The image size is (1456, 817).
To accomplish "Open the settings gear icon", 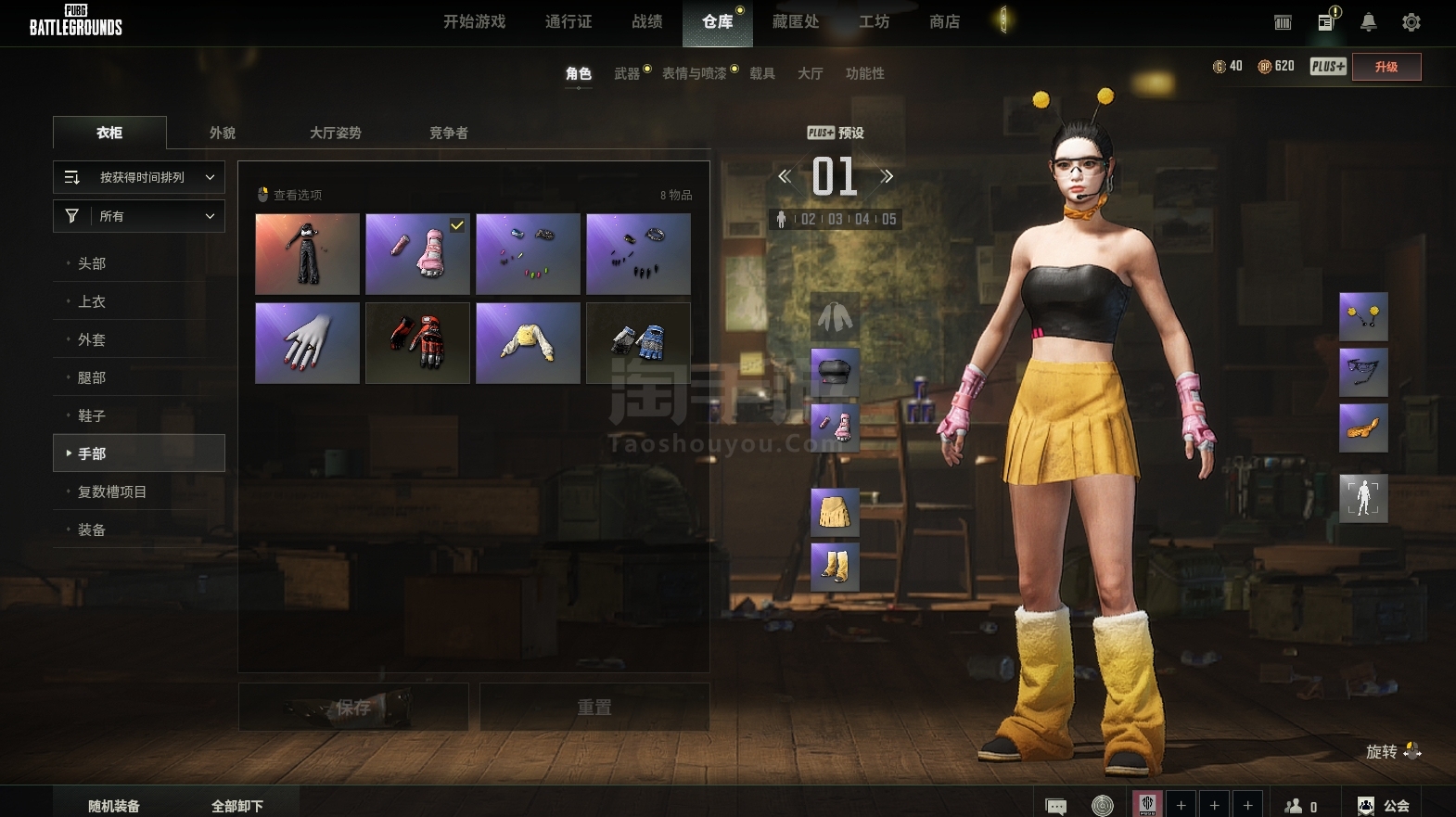I will point(1411,22).
